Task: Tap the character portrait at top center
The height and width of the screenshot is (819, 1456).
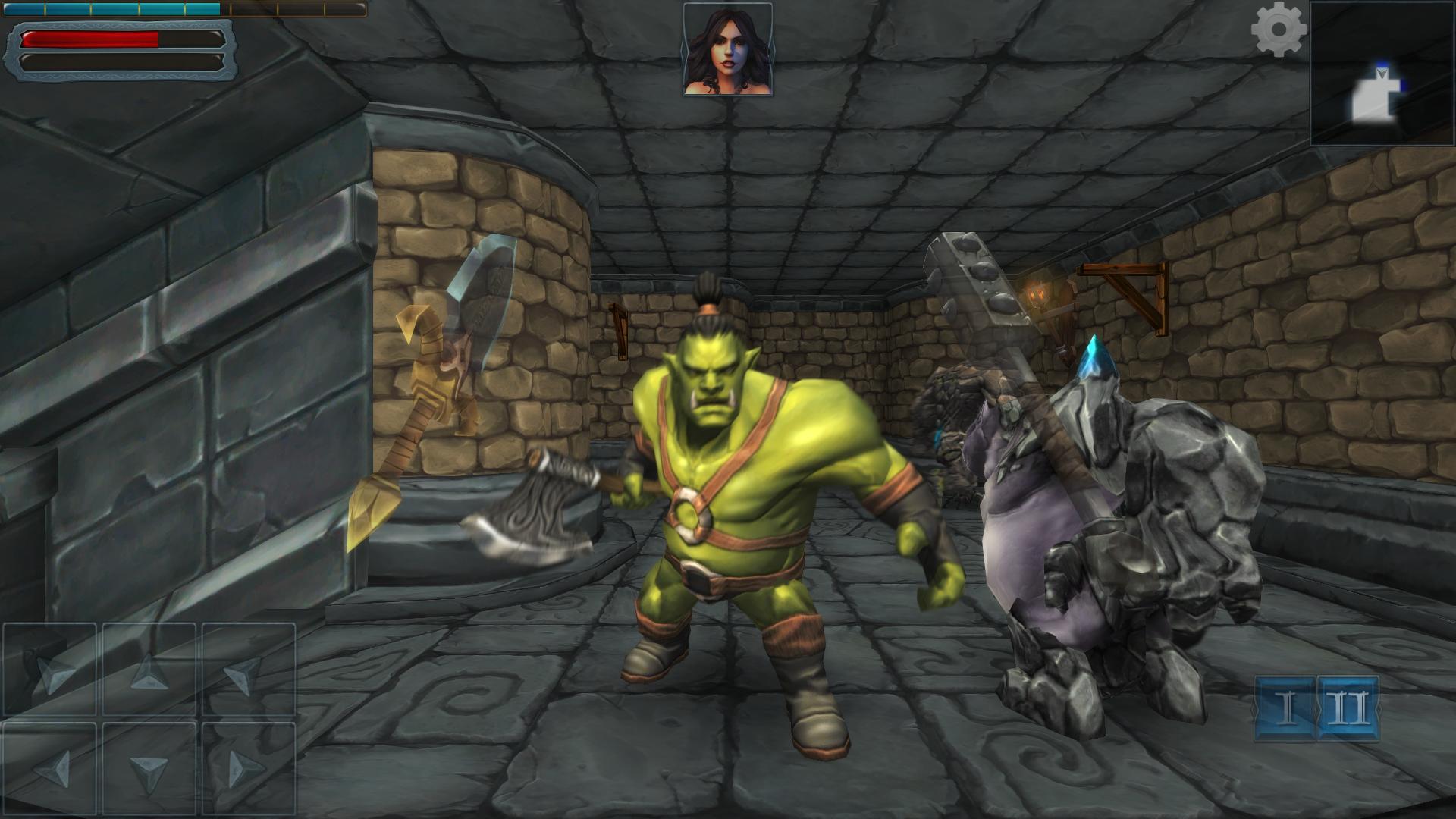Action: coord(729,50)
